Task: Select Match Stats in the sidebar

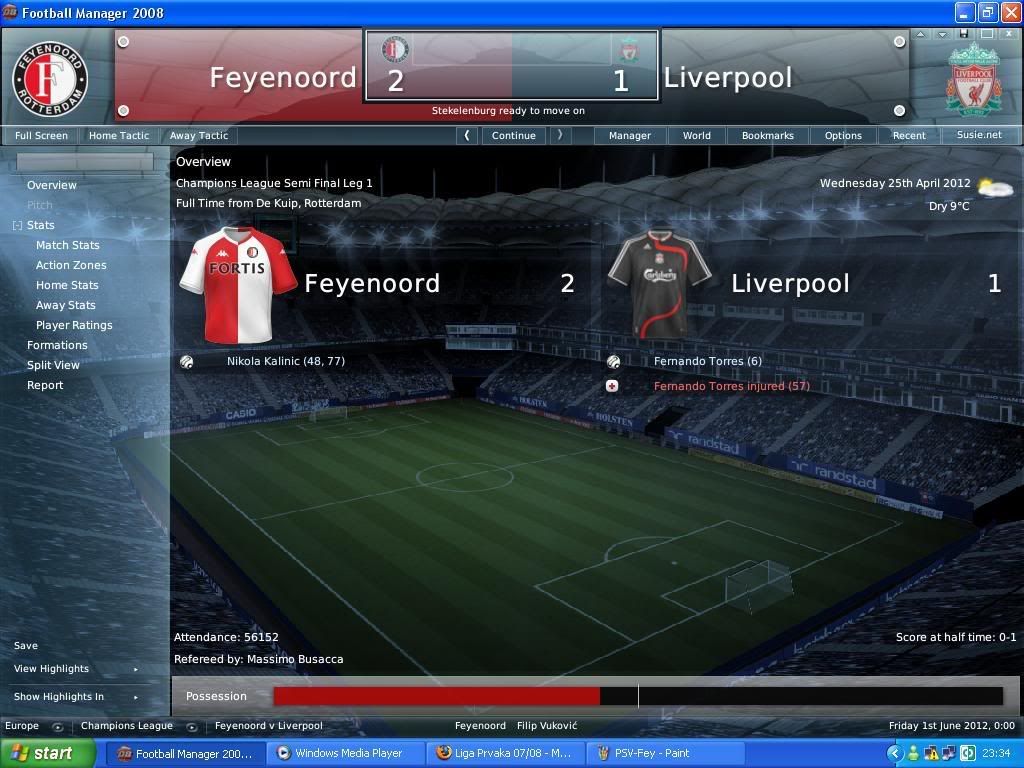Action: pos(68,245)
